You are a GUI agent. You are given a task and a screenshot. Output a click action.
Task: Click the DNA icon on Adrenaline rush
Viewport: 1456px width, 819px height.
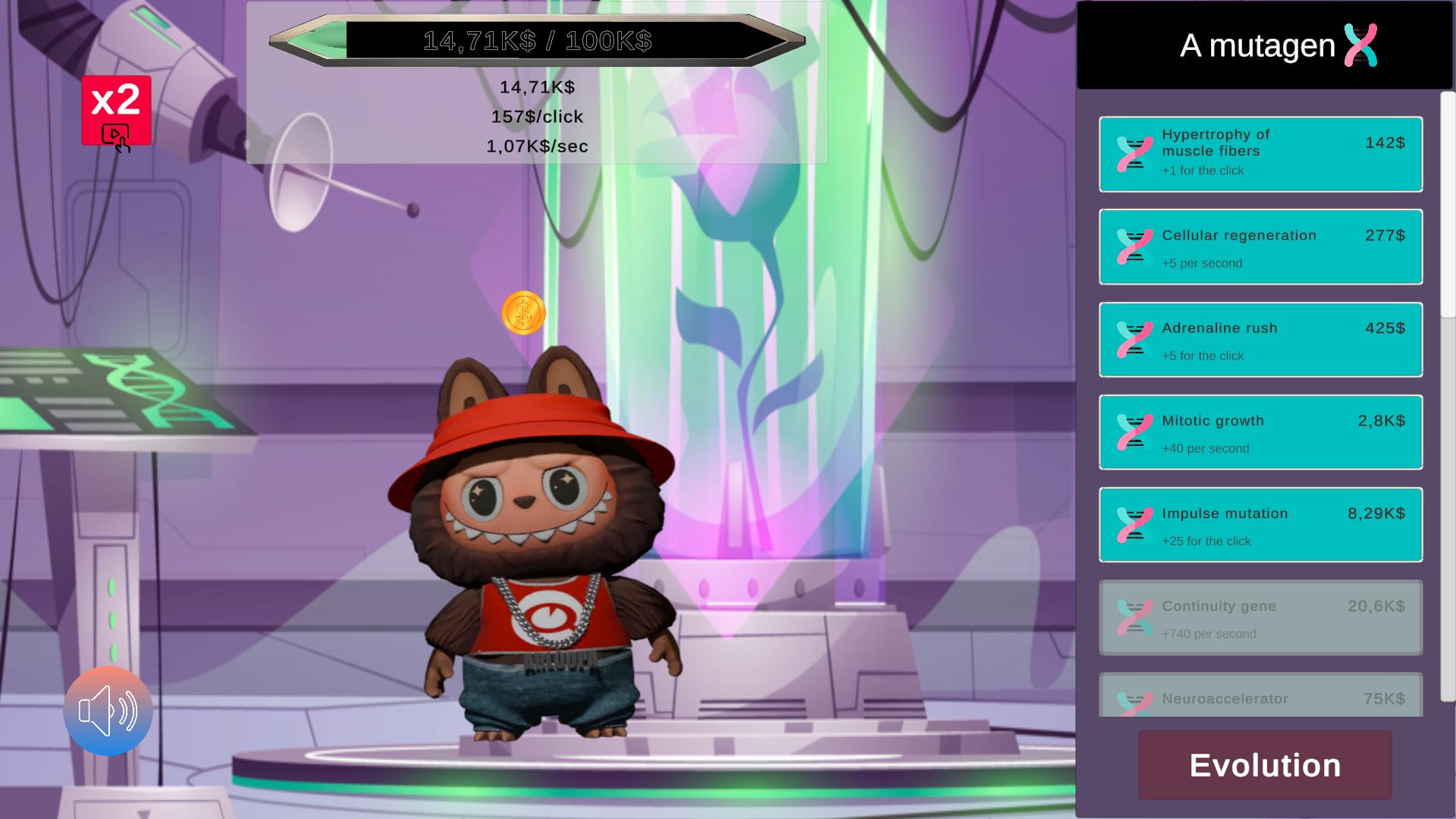[x=1133, y=339]
